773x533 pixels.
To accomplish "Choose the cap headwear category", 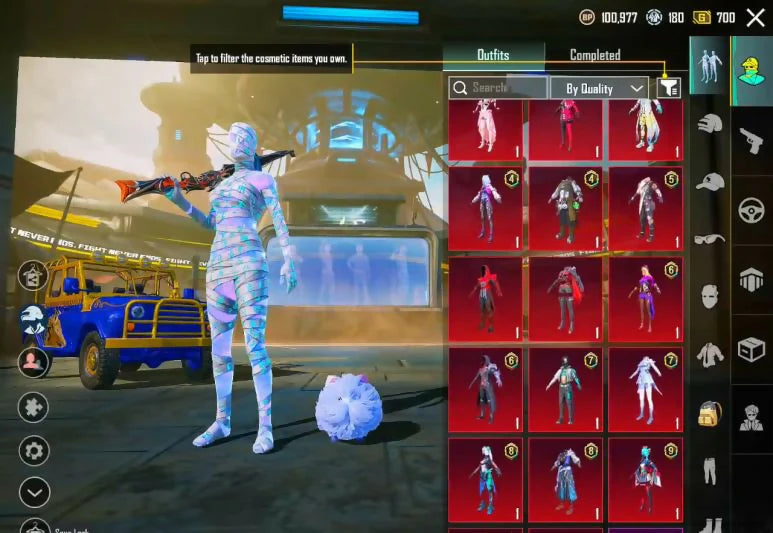I will (x=708, y=181).
